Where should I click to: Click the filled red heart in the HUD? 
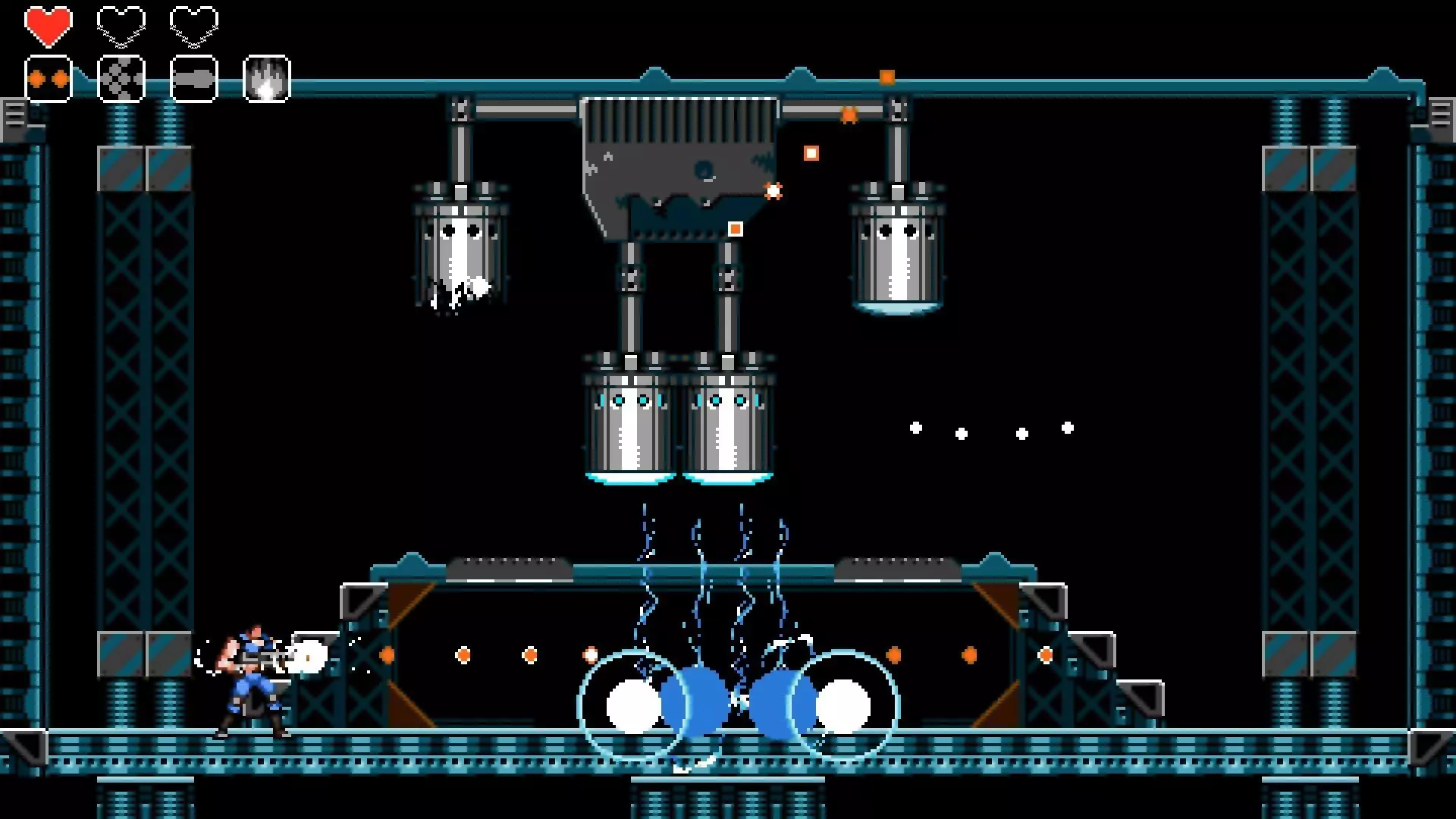pyautogui.click(x=49, y=25)
